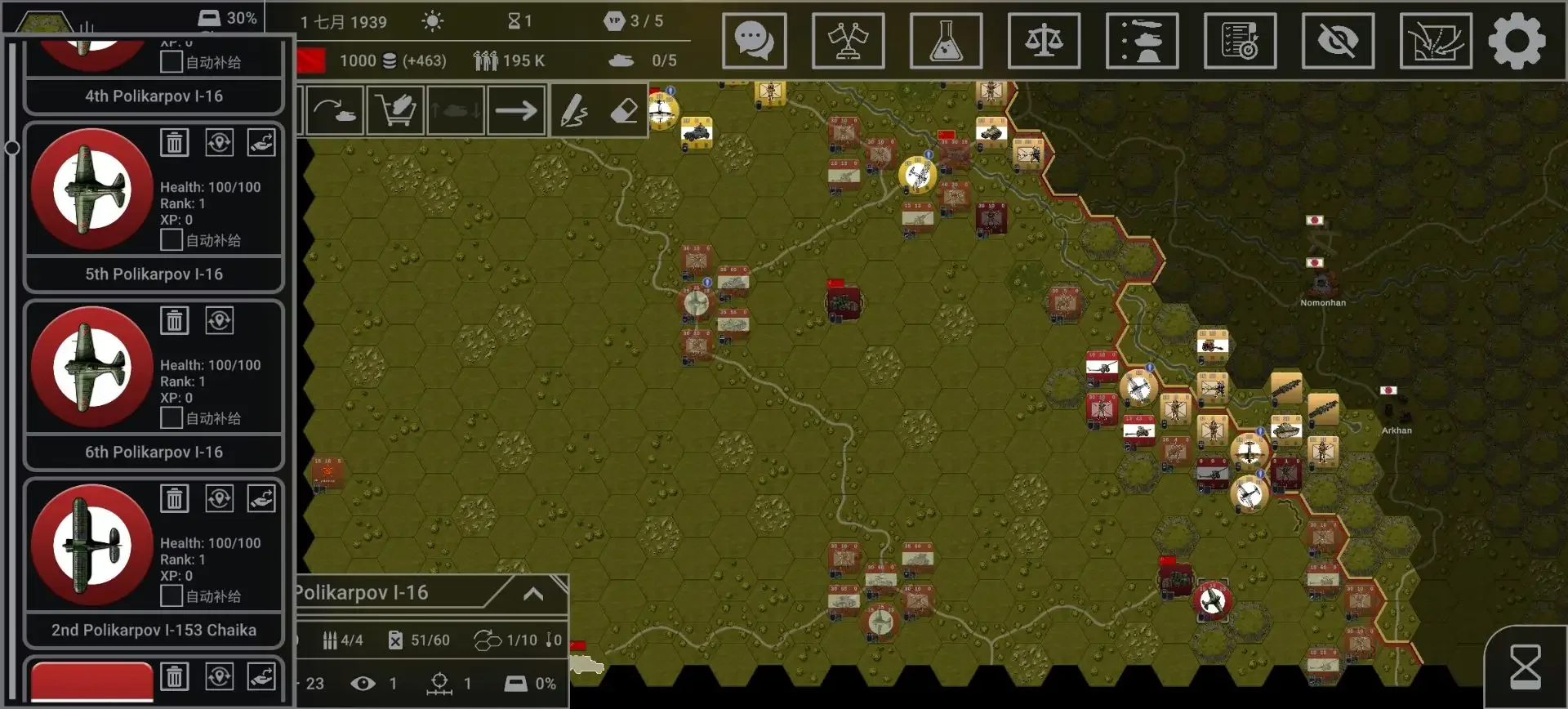Viewport: 1568px width, 709px height.
Task: Toggle the crossed-out eye visibility button
Action: [1338, 41]
